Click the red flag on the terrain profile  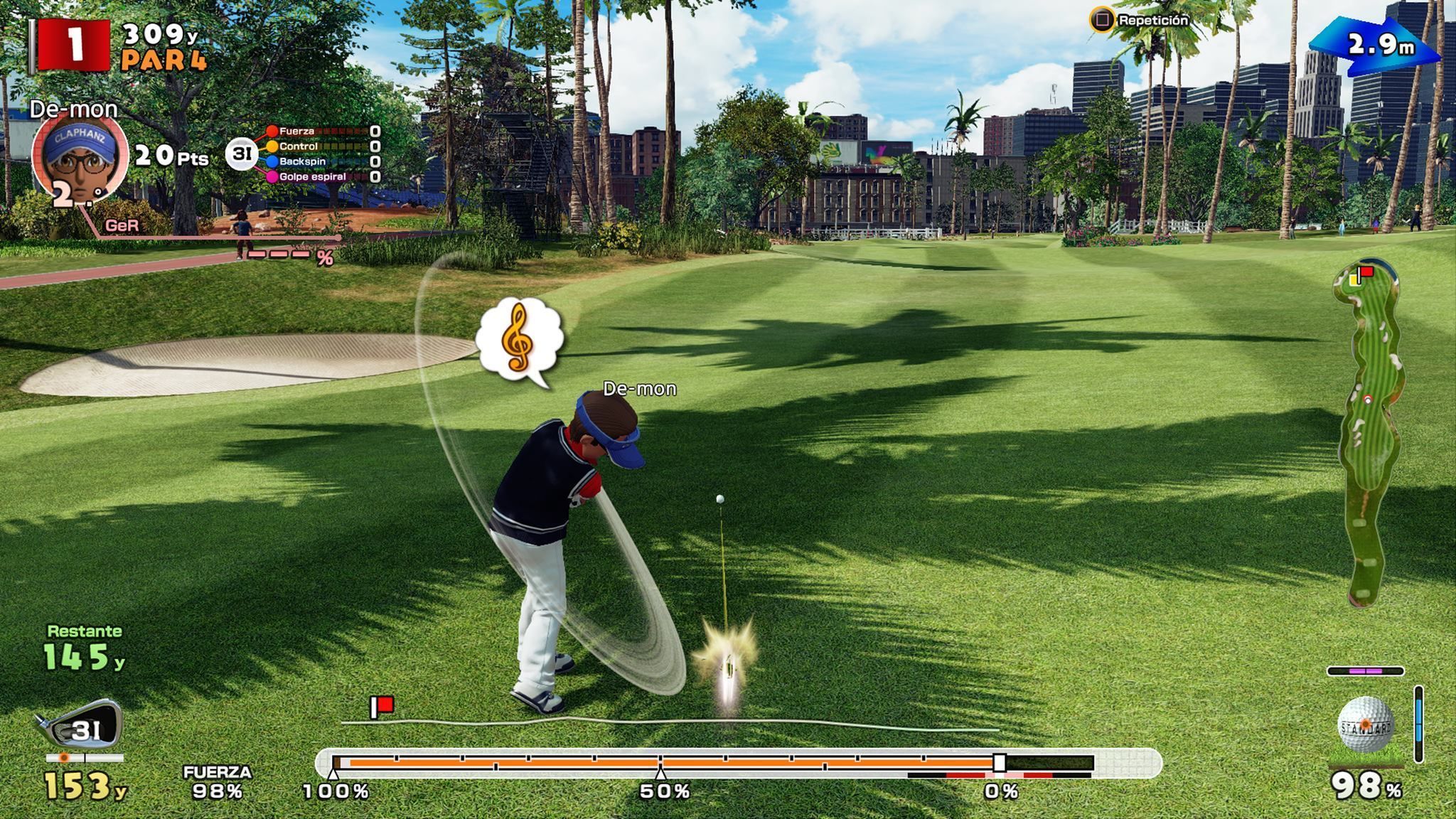click(382, 706)
